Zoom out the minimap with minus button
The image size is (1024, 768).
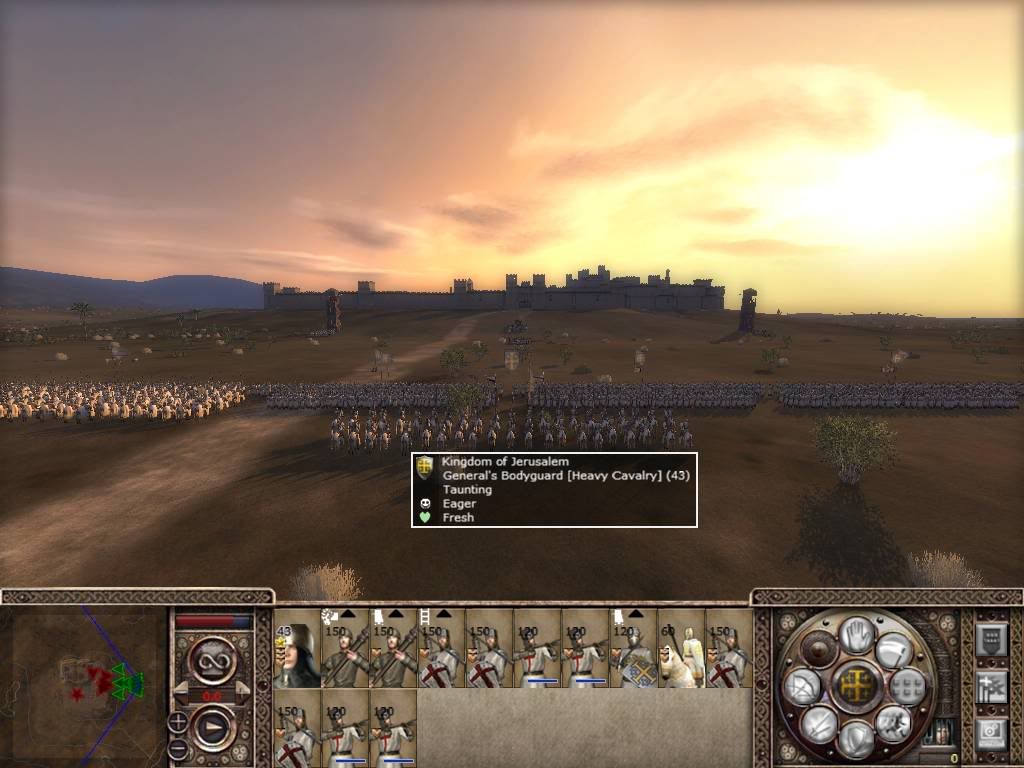point(178,747)
